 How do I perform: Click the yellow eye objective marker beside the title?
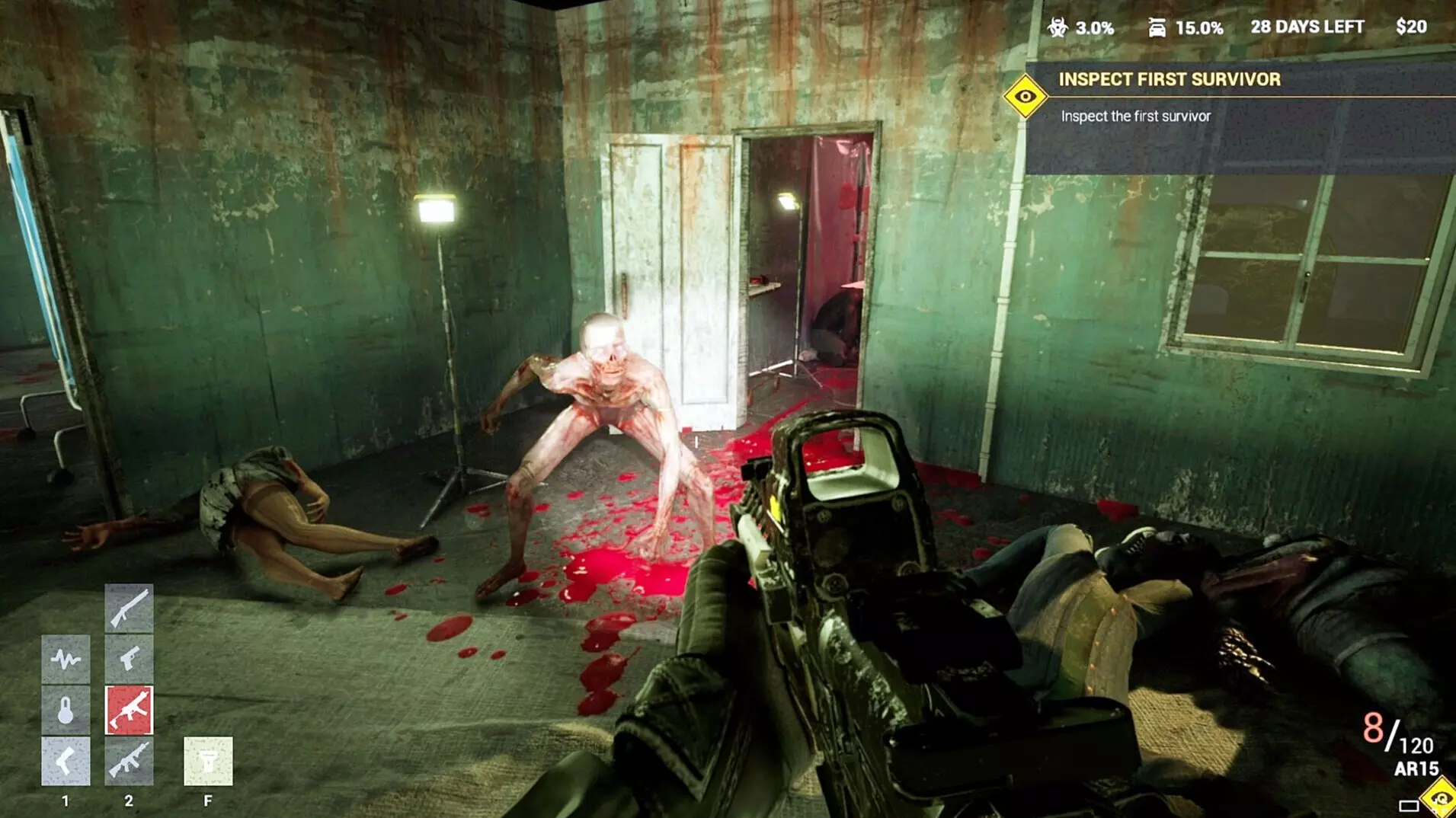click(x=1026, y=97)
